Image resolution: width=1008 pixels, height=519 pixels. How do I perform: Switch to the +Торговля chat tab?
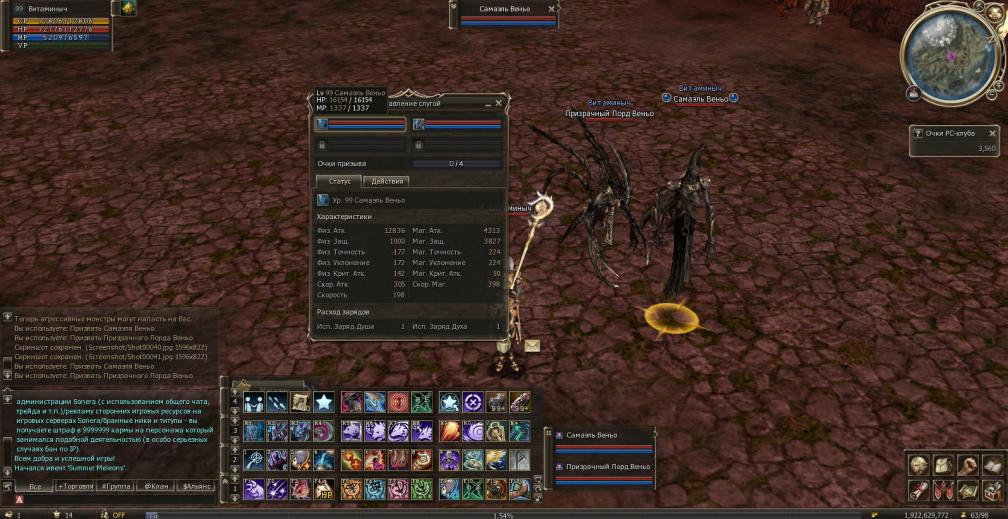[76, 486]
